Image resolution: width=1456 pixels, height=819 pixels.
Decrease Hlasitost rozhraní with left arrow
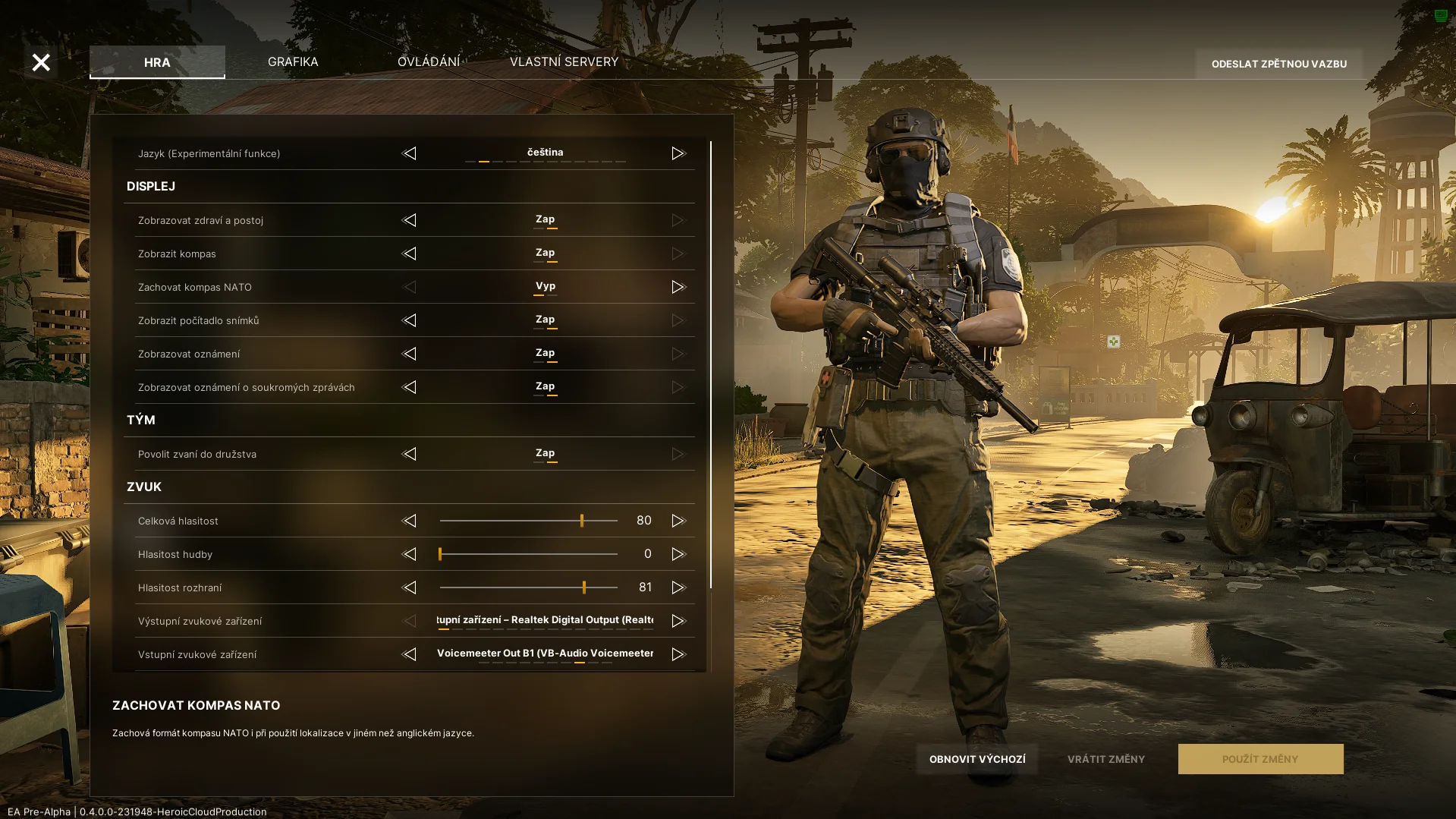[x=410, y=587]
